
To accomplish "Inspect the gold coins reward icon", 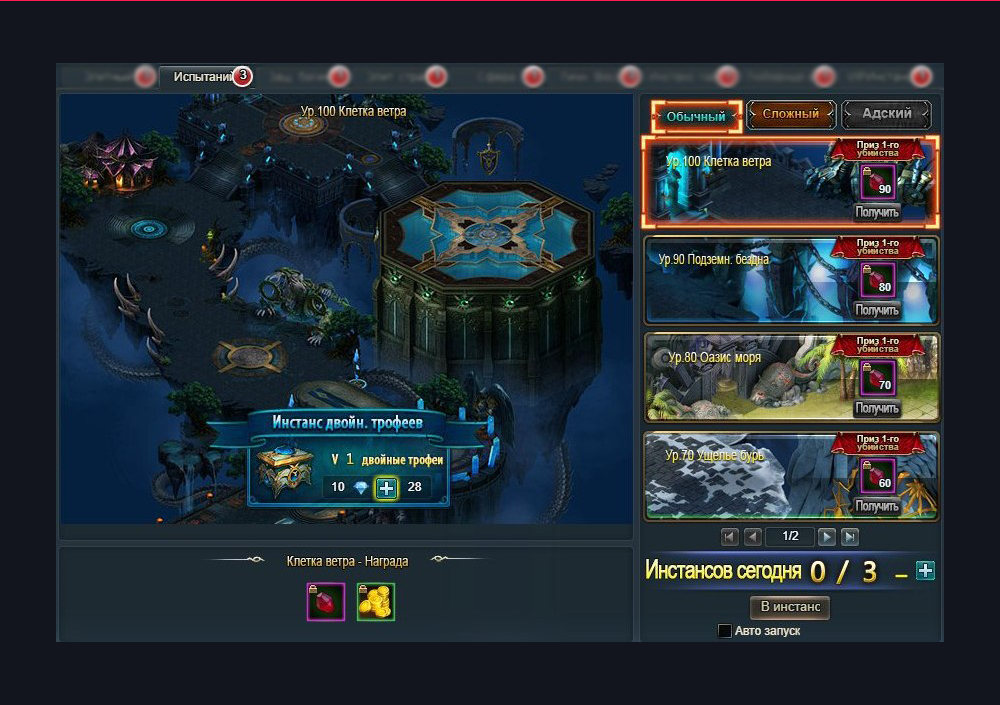I will [x=376, y=601].
